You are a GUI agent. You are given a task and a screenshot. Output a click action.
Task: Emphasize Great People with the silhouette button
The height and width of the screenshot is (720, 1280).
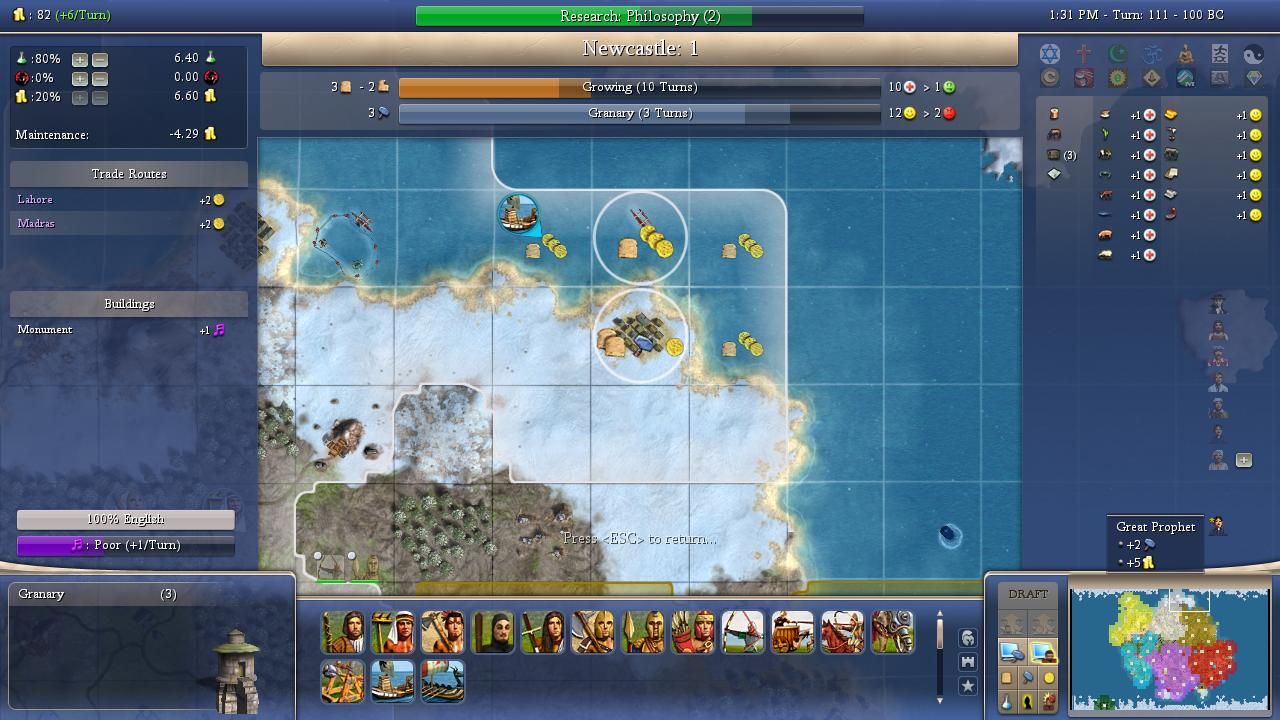click(x=1028, y=702)
